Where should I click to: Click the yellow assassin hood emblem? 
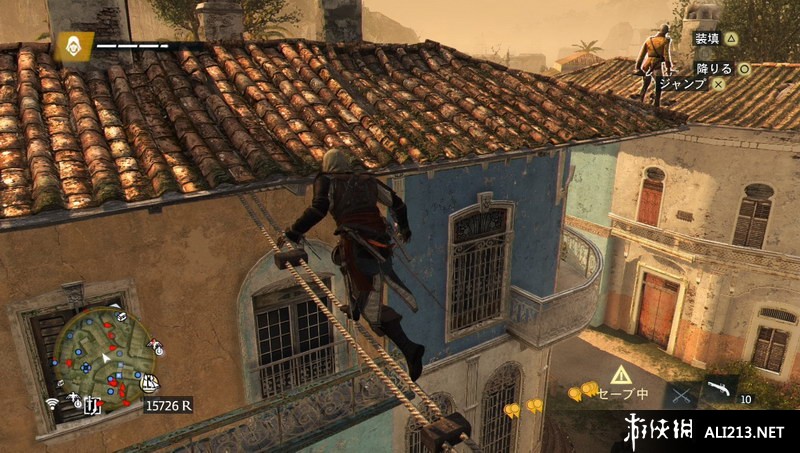tap(72, 45)
